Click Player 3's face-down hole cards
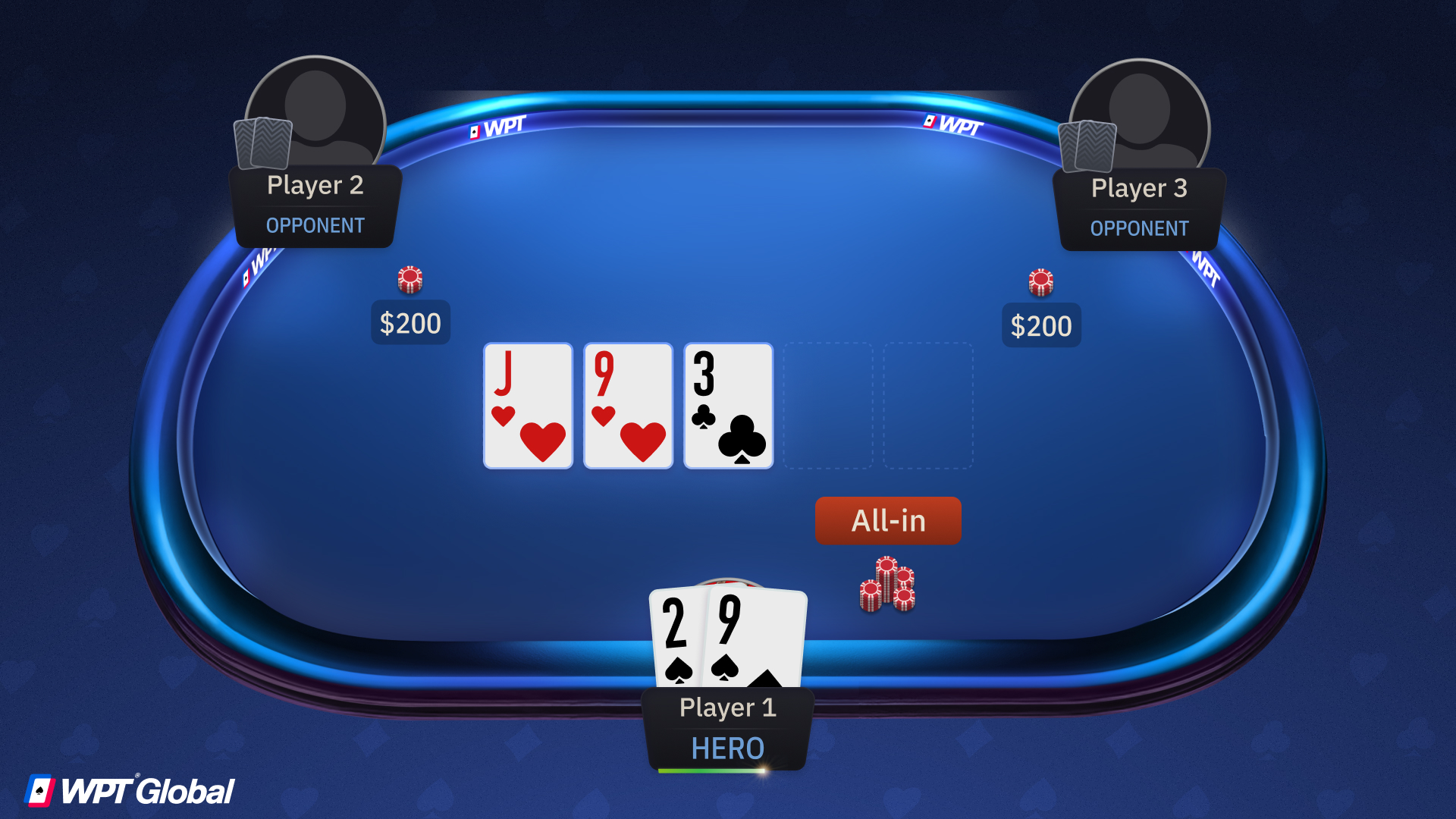Viewport: 1456px width, 819px height. click(1087, 146)
